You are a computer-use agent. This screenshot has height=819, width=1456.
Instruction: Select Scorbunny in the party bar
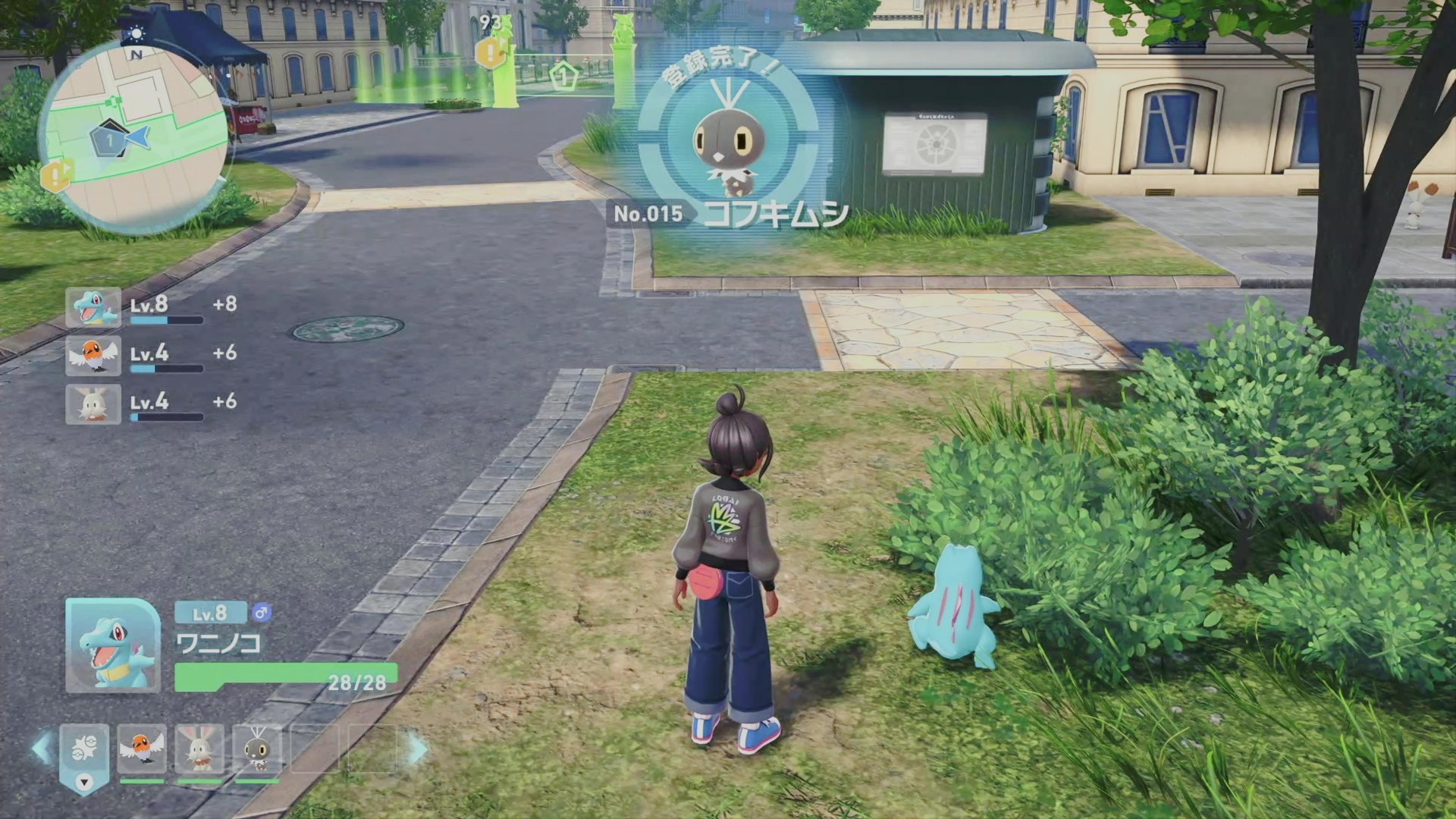[x=199, y=748]
